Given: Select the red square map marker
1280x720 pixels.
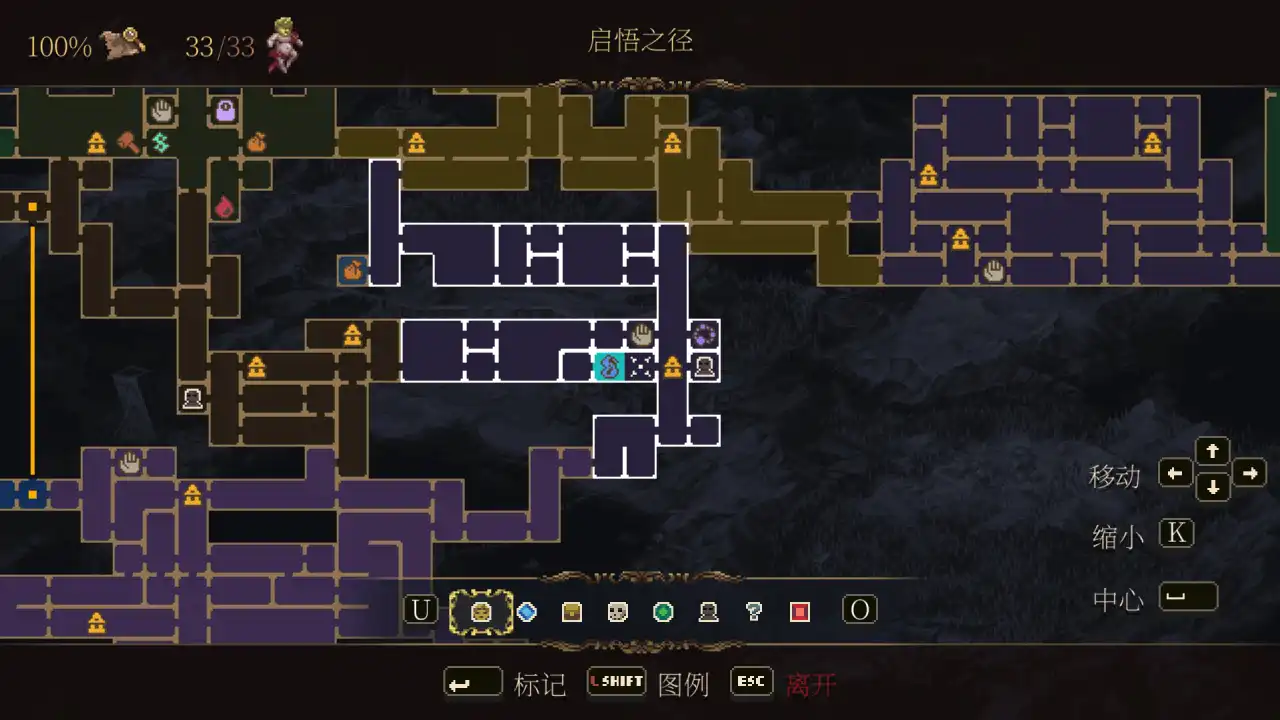Looking at the screenshot, I should coord(797,610).
